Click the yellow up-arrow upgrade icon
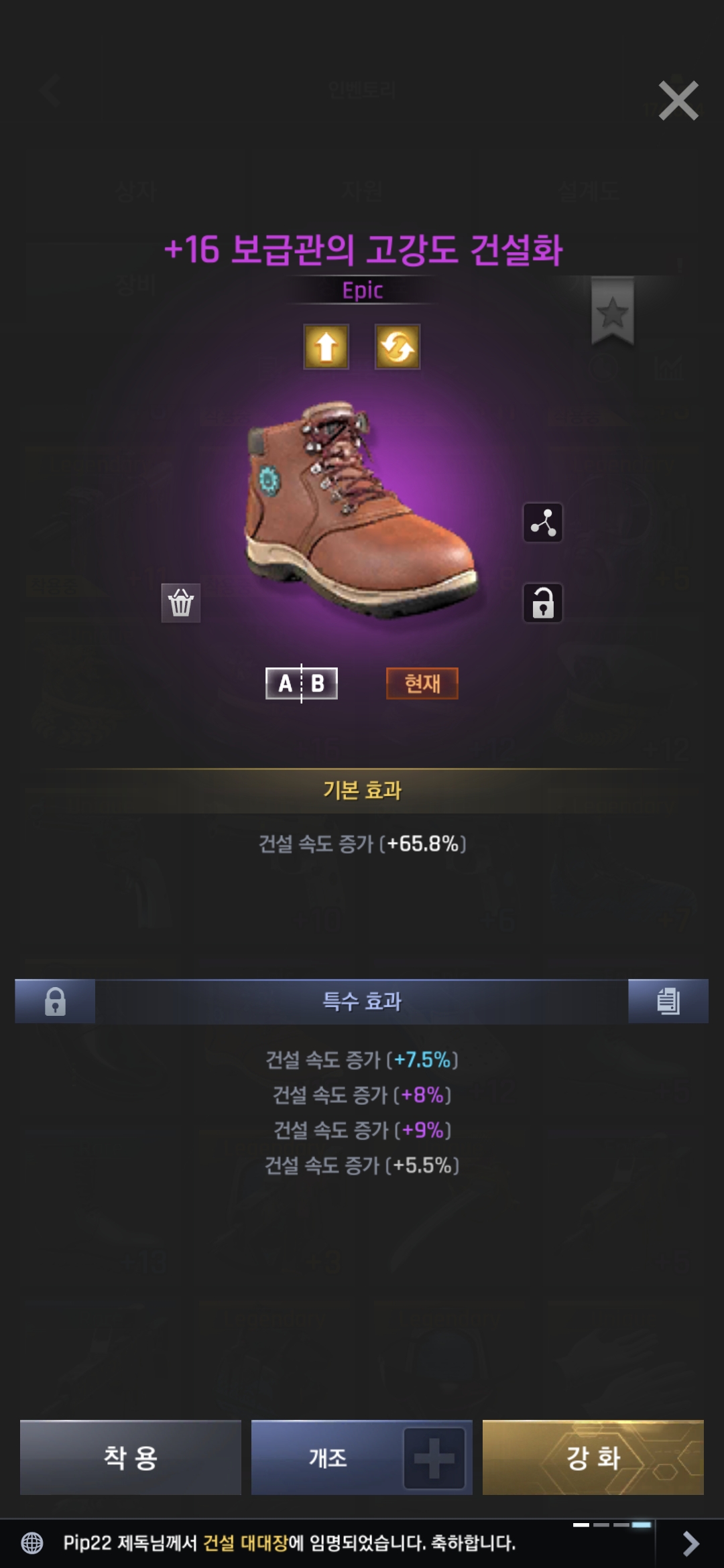This screenshot has height=1568, width=724. click(x=326, y=346)
